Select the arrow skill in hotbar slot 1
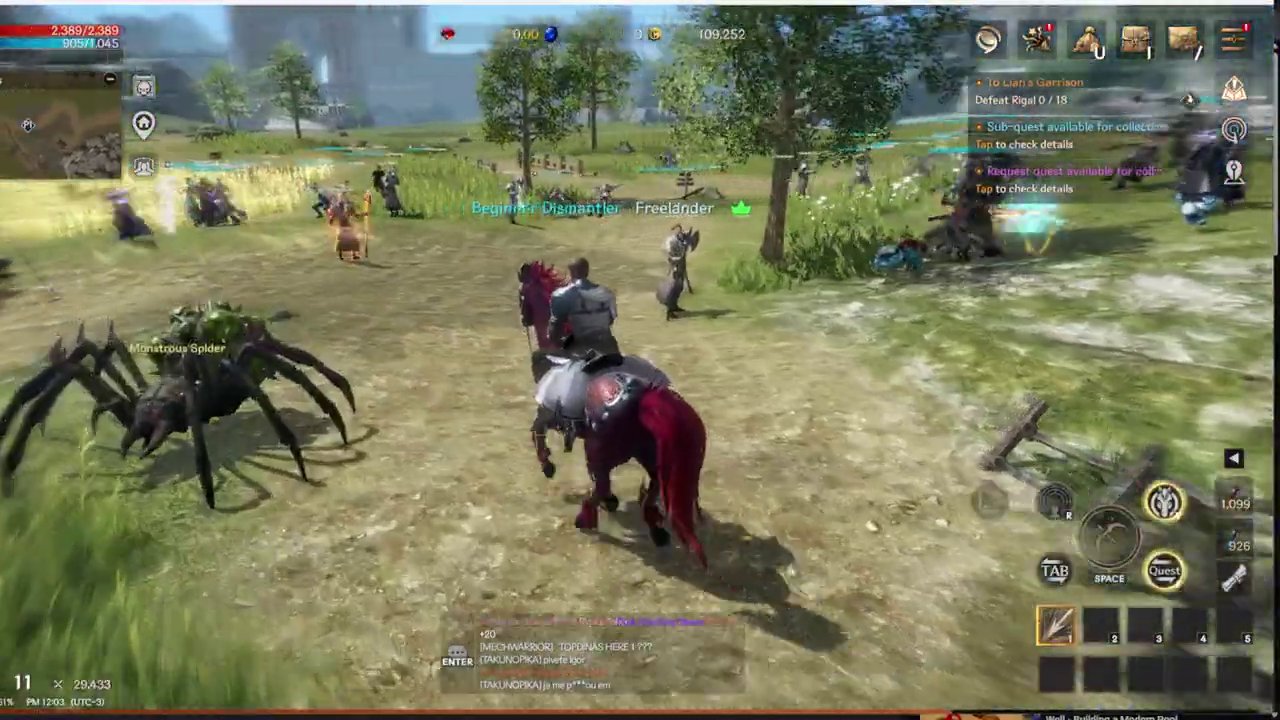 coord(1057,626)
